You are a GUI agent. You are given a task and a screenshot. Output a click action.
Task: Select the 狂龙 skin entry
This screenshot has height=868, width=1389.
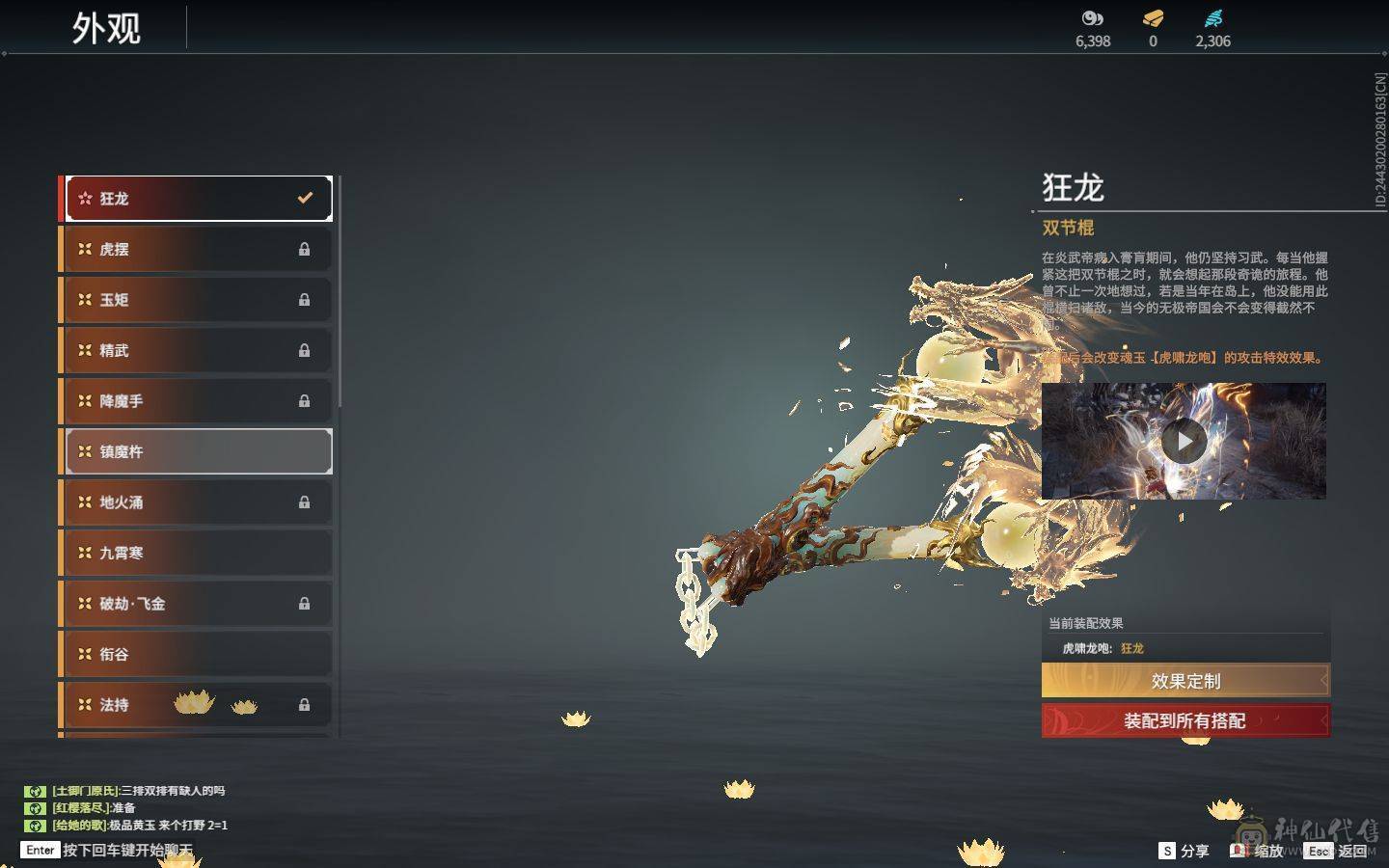[197, 199]
